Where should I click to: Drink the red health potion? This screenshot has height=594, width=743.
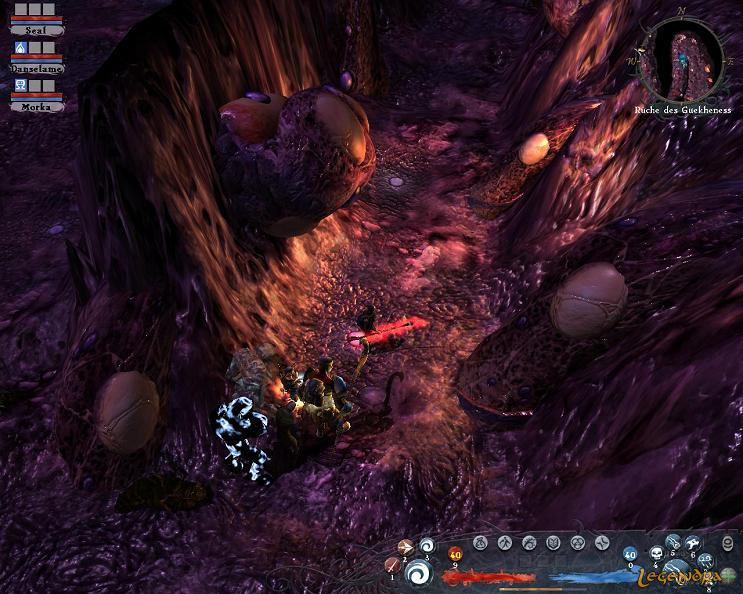click(x=455, y=555)
